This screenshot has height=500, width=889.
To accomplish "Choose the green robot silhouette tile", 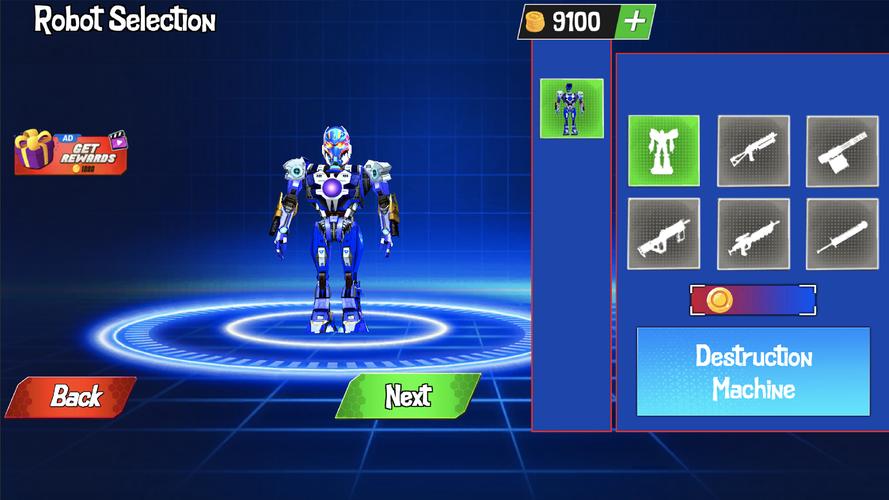I will pyautogui.click(x=663, y=151).
